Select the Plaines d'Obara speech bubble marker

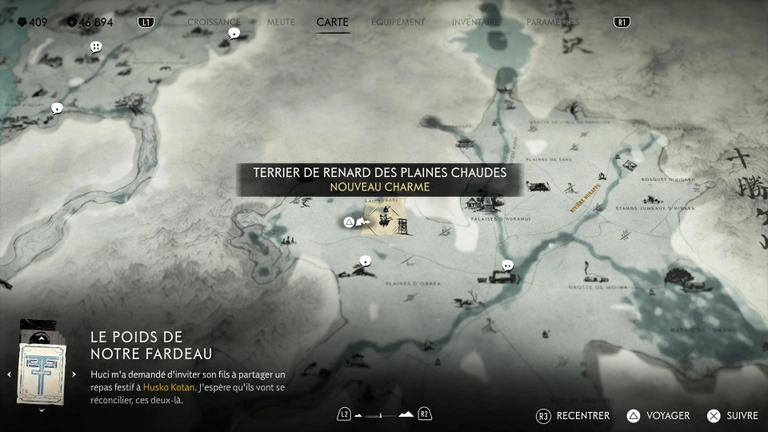pos(365,262)
